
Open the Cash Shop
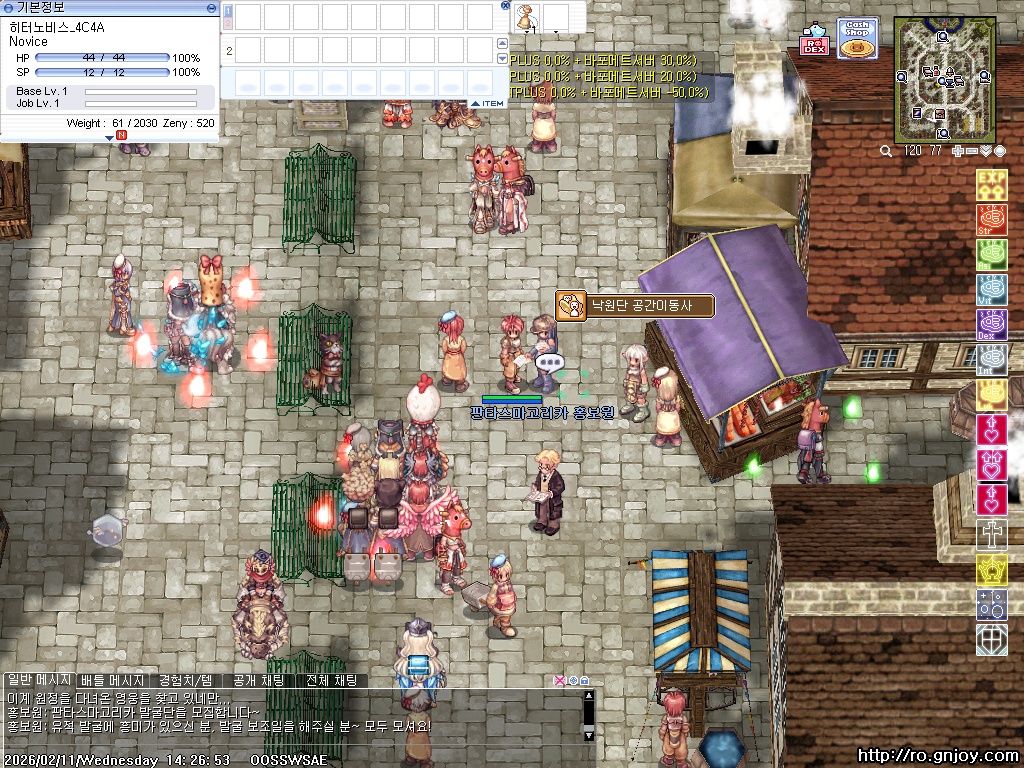857,38
